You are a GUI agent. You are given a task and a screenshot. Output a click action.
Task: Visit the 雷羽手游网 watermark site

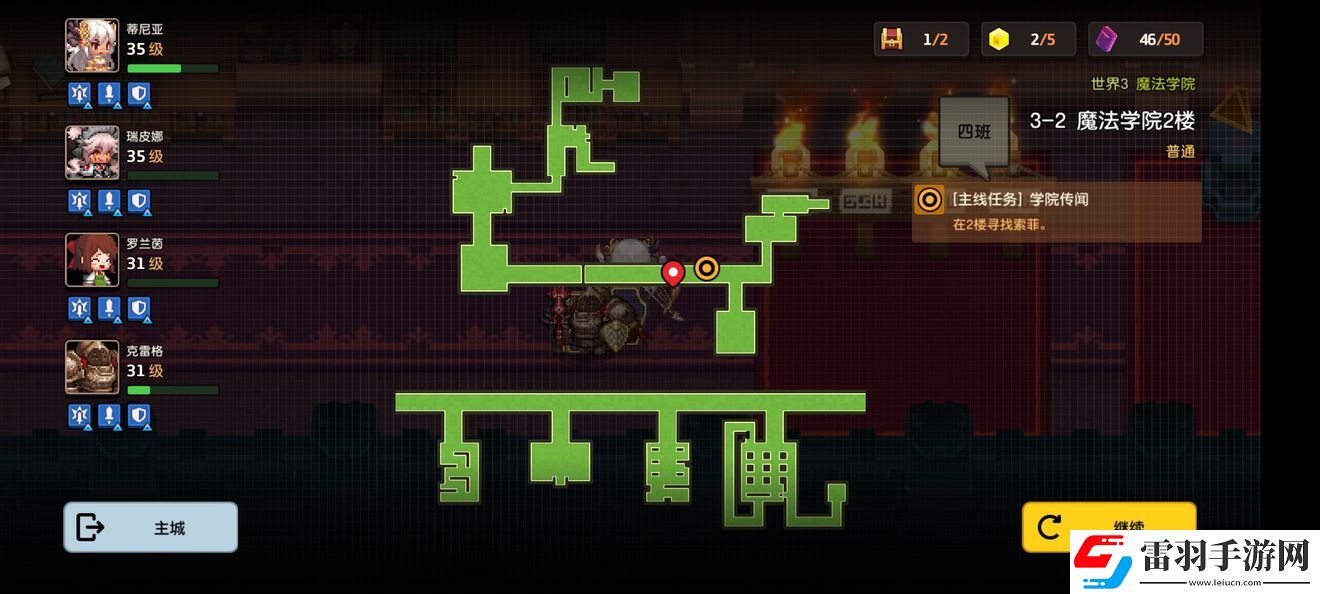pyautogui.click(x=1190, y=559)
